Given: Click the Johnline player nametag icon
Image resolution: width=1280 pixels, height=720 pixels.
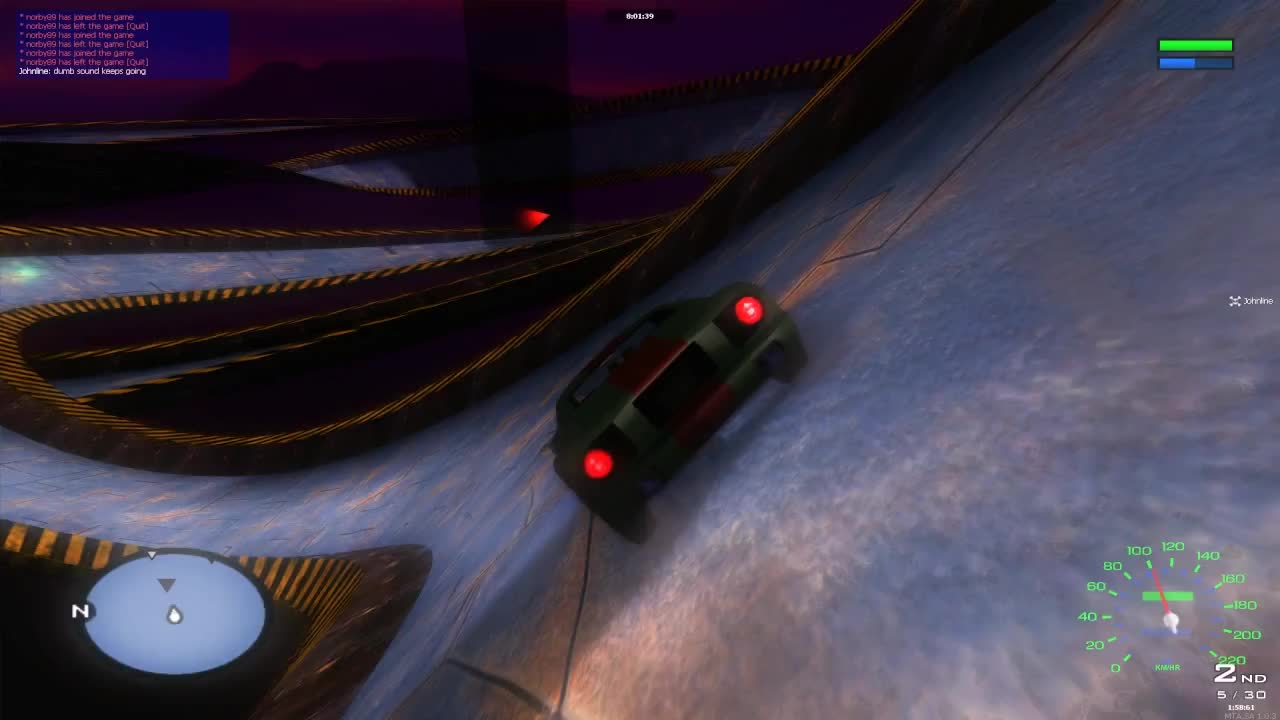Looking at the screenshot, I should click(1235, 301).
